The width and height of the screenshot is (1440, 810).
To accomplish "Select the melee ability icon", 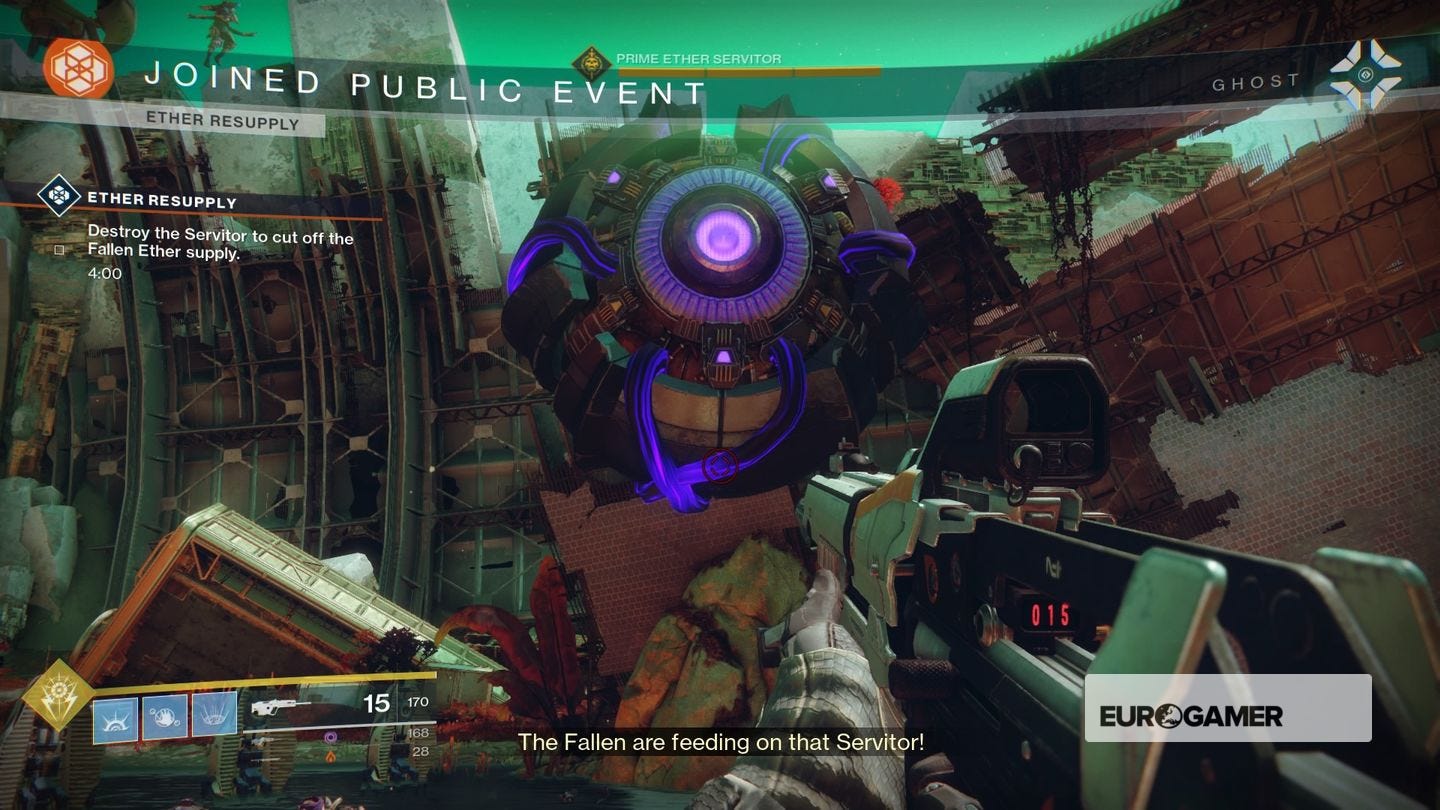I will coord(164,716).
